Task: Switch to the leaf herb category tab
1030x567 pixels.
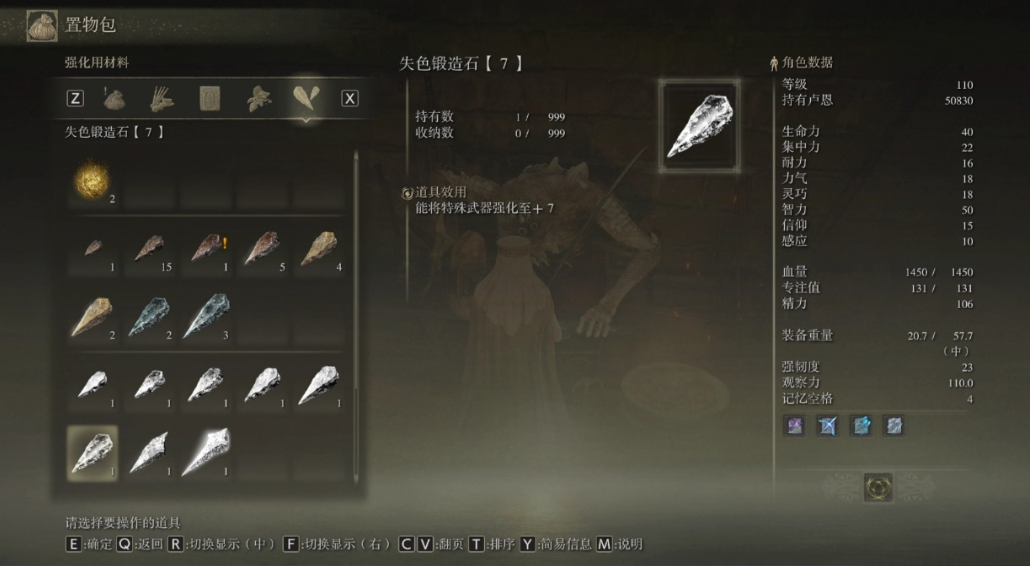Action: coord(259,98)
